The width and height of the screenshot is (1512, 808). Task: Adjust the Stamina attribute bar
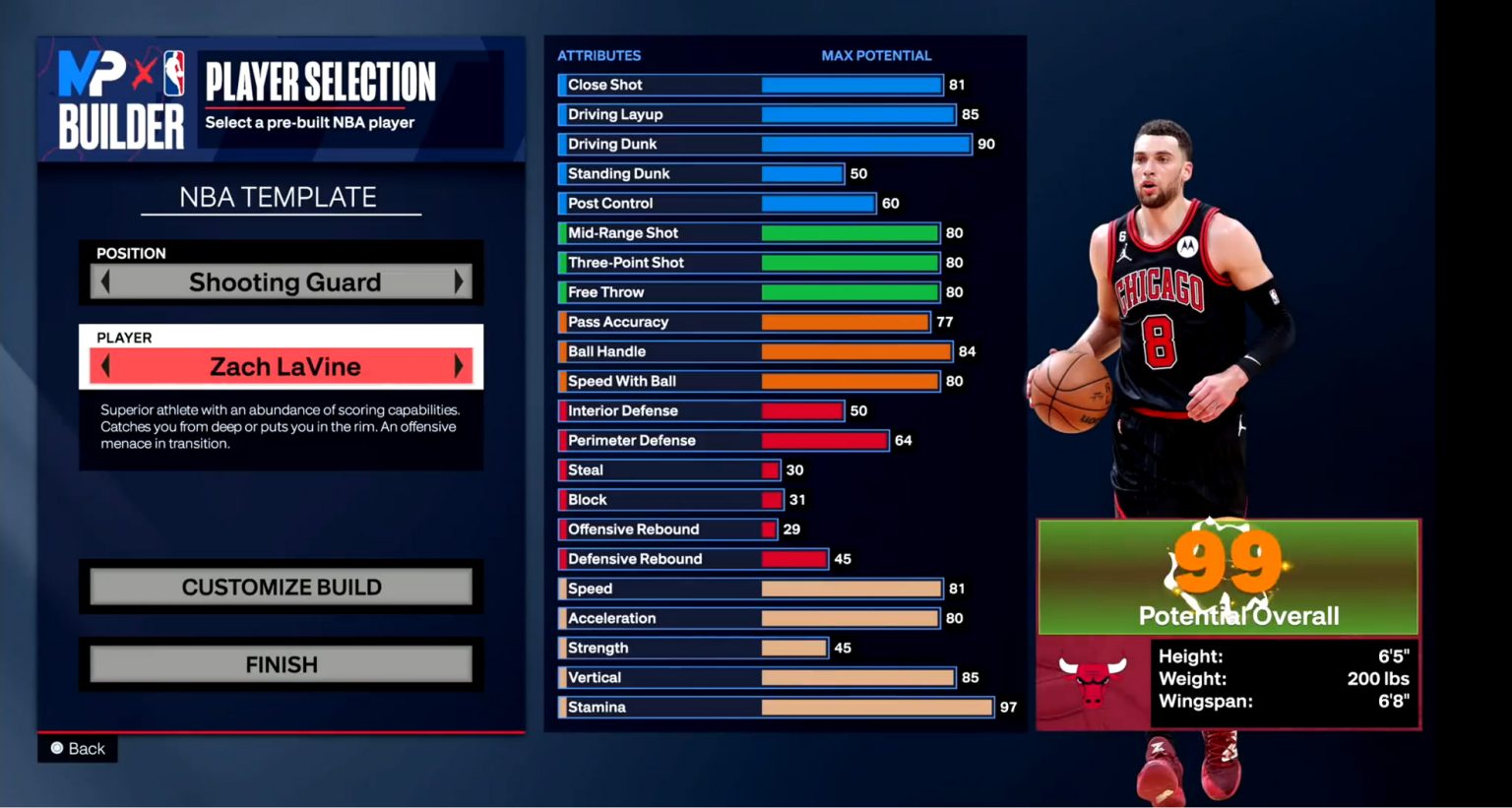(876, 707)
